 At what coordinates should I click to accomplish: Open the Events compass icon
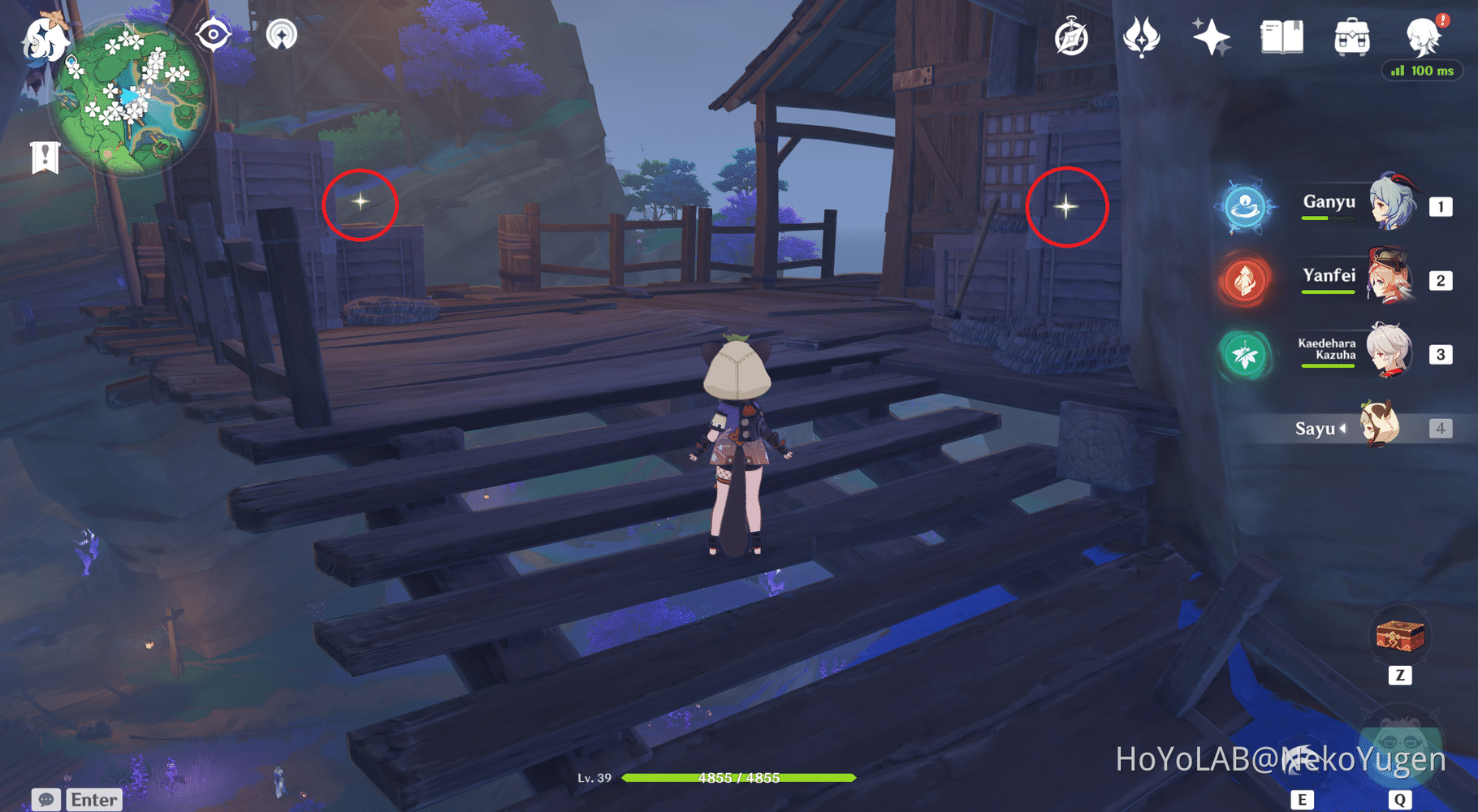click(1072, 37)
